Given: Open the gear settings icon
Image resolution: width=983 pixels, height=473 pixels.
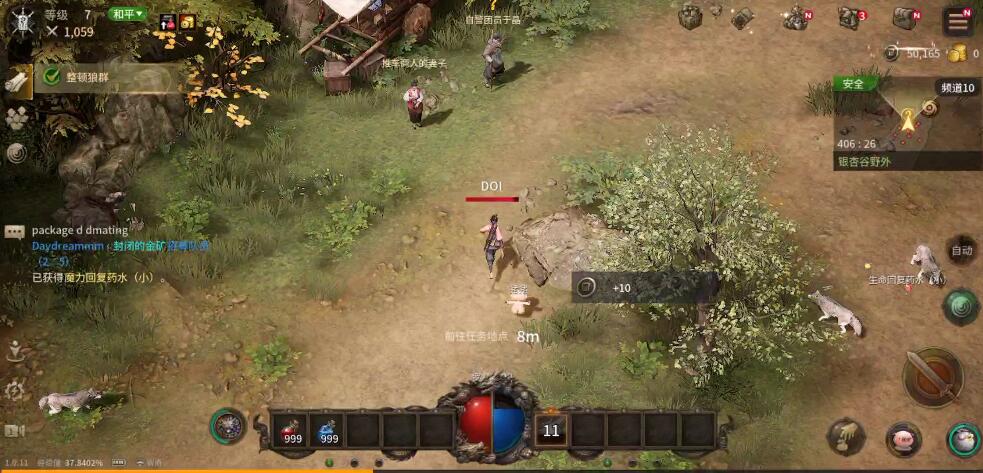Looking at the screenshot, I should (14, 390).
